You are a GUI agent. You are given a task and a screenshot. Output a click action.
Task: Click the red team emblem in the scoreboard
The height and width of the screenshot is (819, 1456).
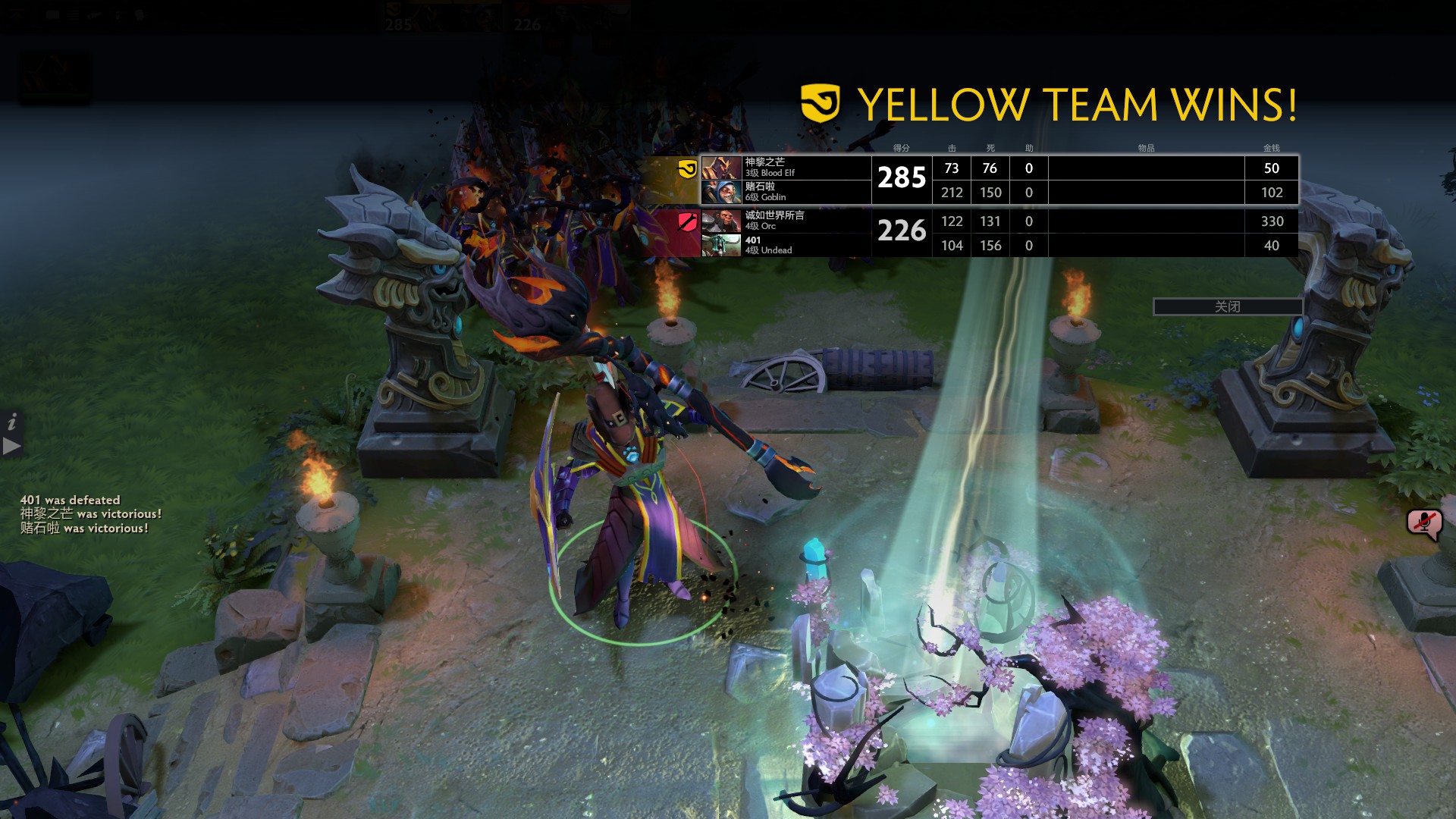click(688, 222)
